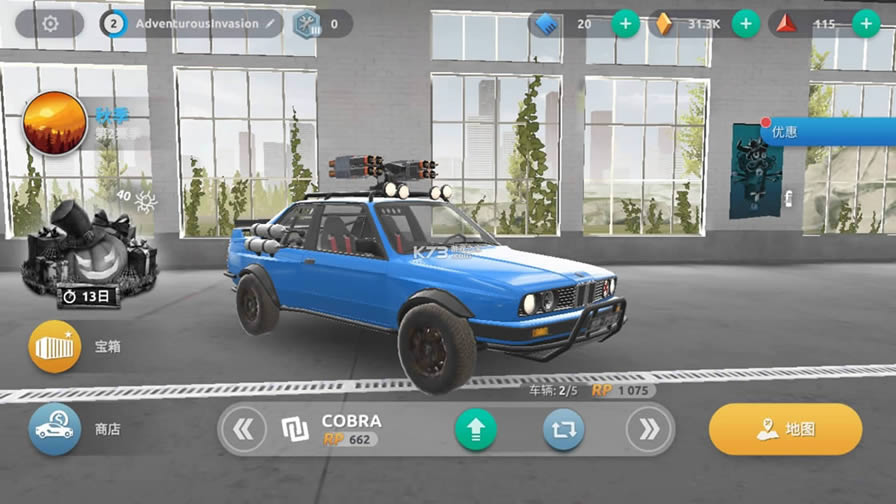The height and width of the screenshot is (504, 896).
Task: Switch to the next vehicle
Action: point(648,430)
